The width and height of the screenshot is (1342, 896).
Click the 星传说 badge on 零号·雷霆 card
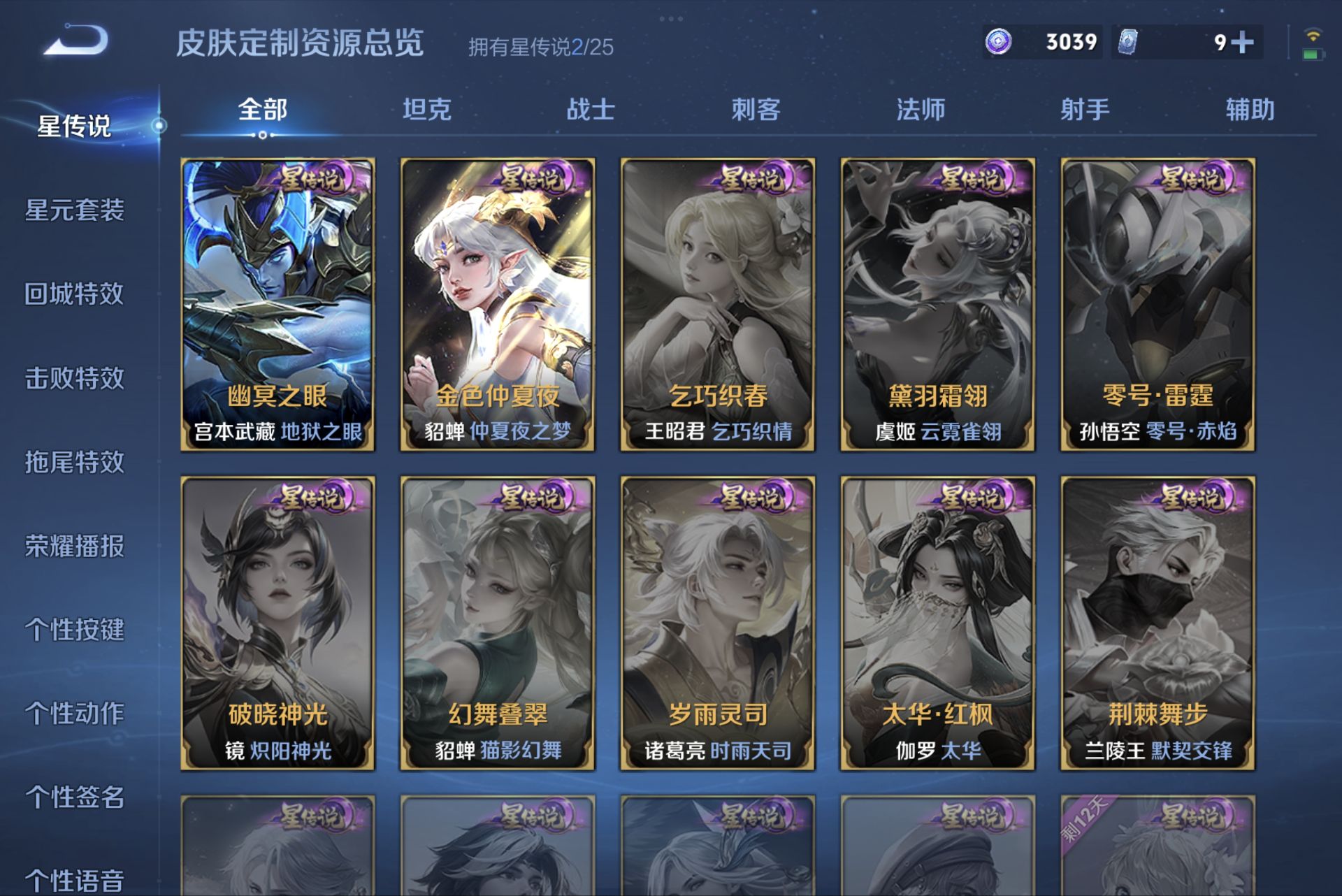(1190, 178)
